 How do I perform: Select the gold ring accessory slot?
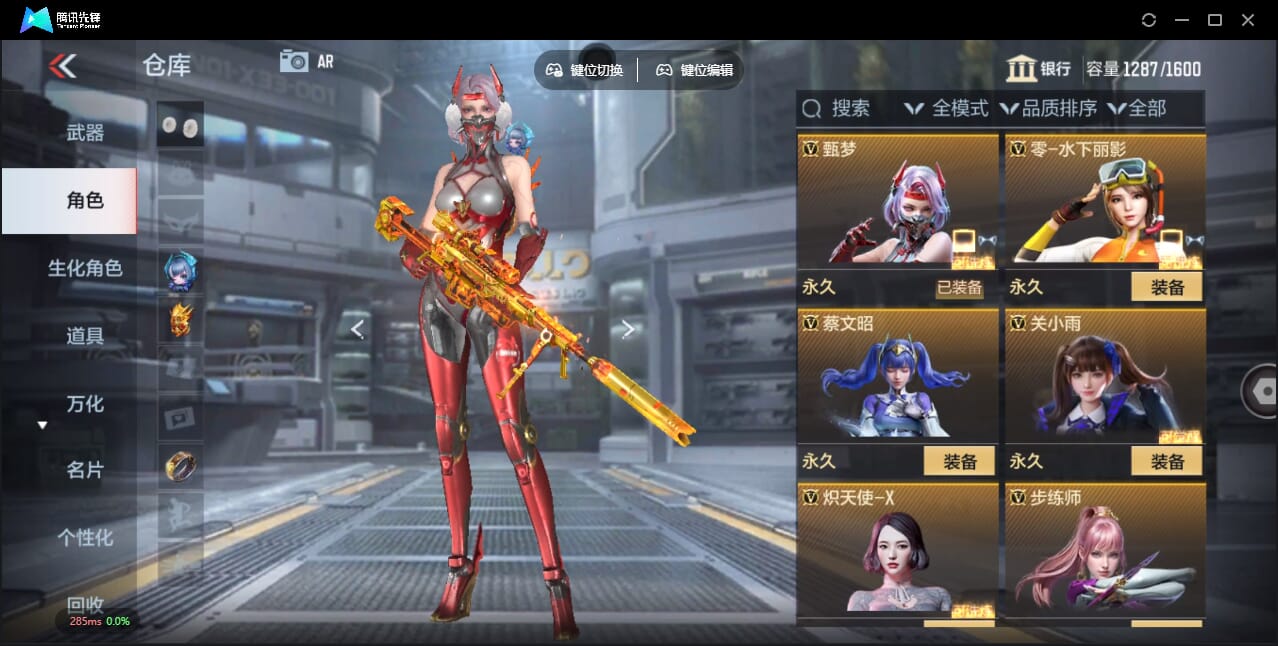(x=180, y=465)
